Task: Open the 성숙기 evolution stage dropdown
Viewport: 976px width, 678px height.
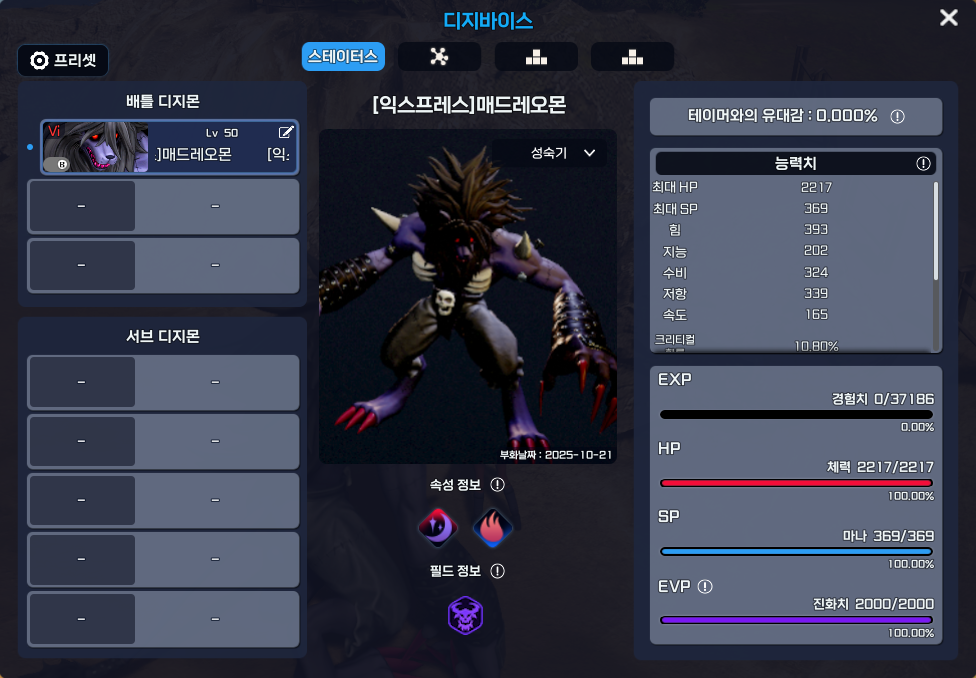Action: [x=563, y=153]
